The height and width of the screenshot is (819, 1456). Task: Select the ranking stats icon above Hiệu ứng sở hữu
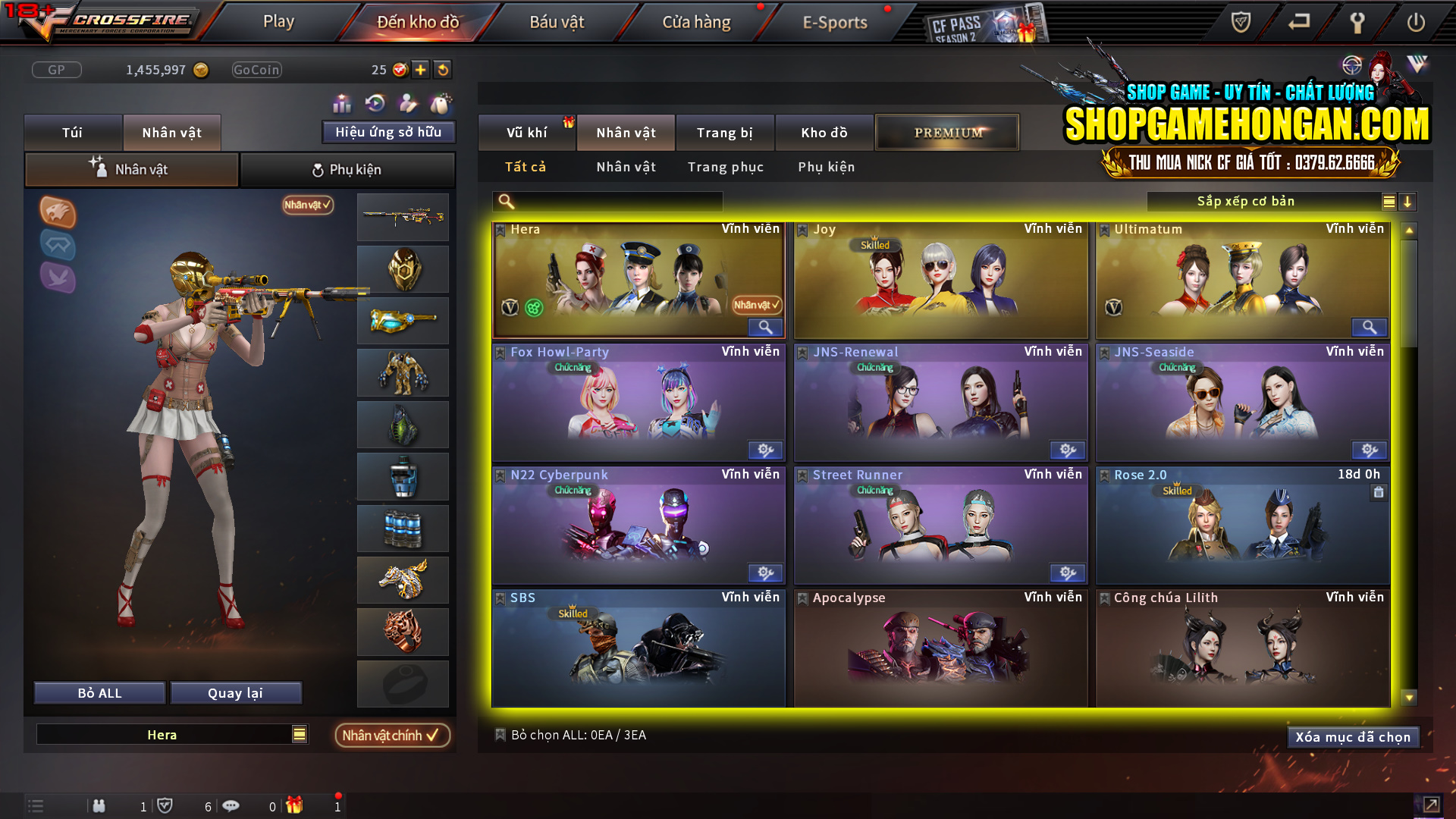point(342,102)
